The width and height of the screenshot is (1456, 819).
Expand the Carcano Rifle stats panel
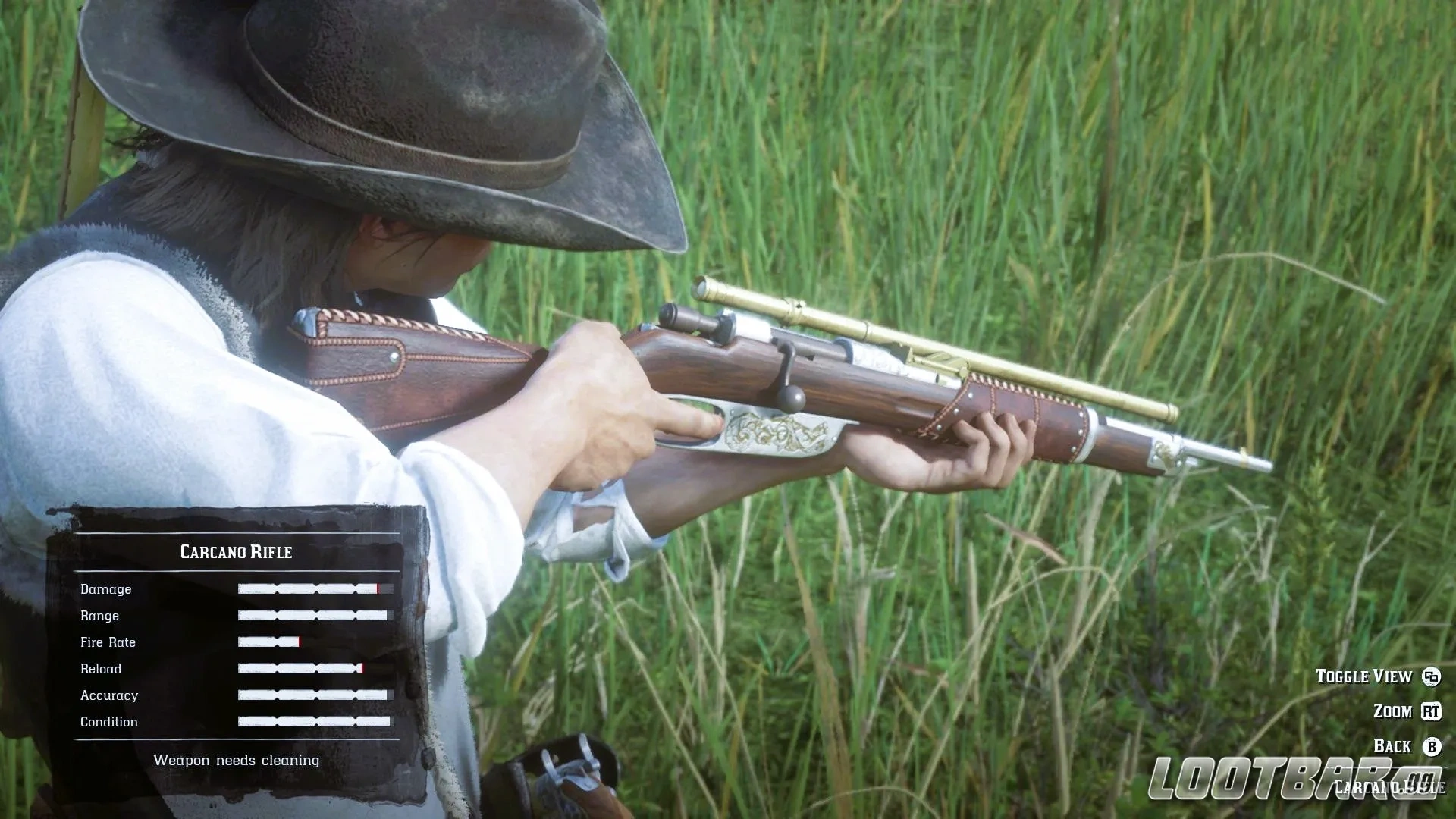point(236,552)
